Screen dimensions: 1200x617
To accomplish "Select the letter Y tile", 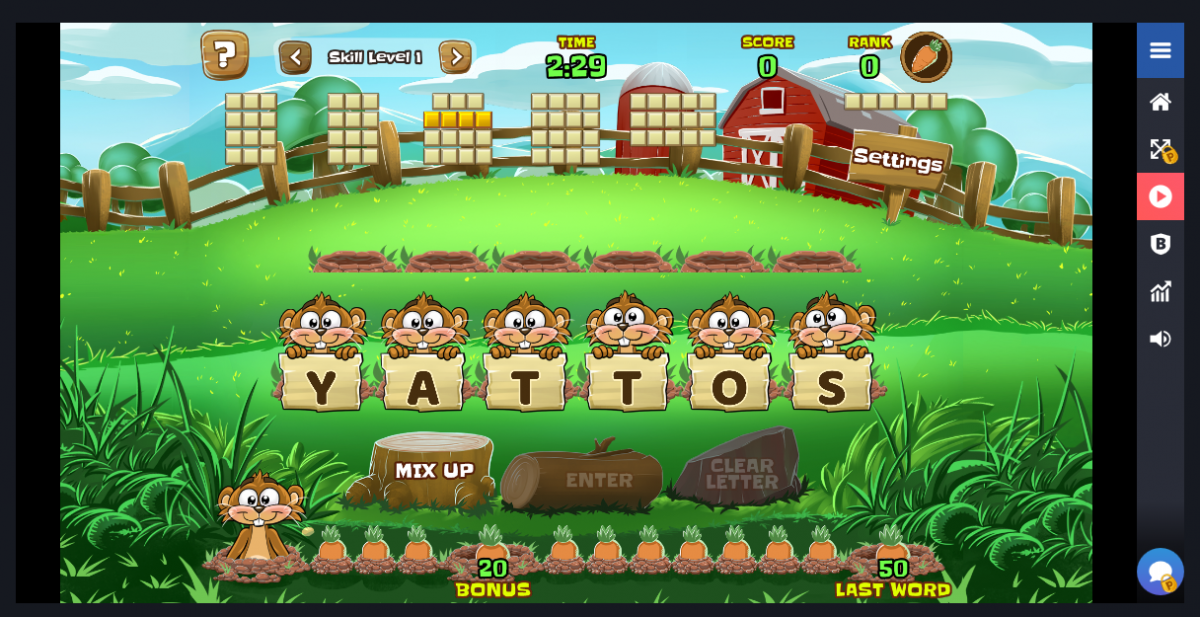I will tap(321, 386).
